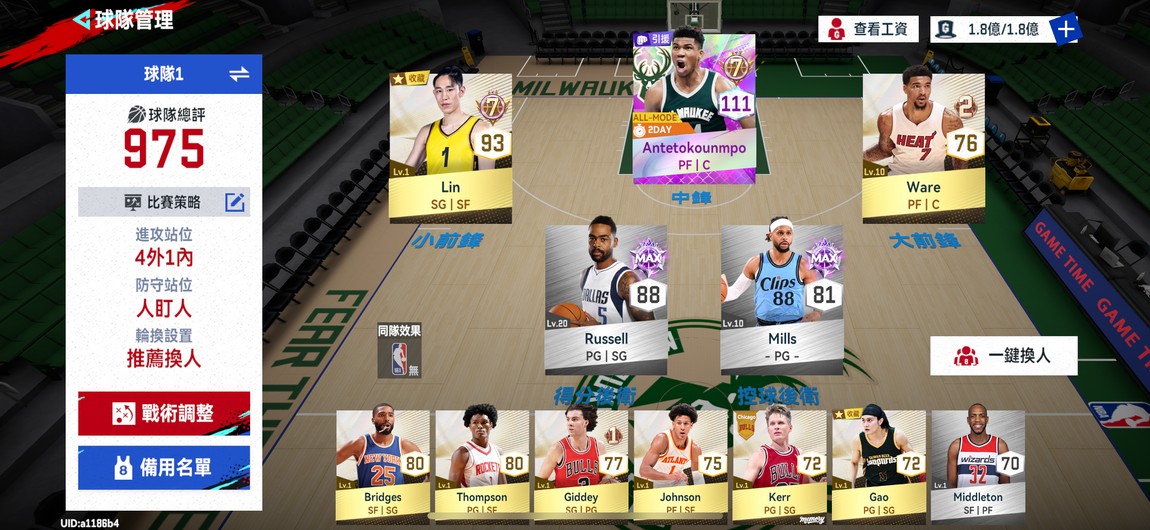Choose the Bridges bench card
Image resolution: width=1150 pixels, height=530 pixels.
pos(382,464)
